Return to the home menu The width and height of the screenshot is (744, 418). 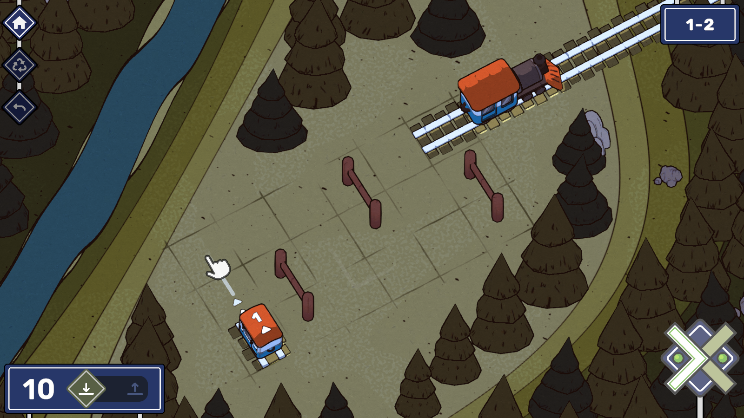[20, 22]
